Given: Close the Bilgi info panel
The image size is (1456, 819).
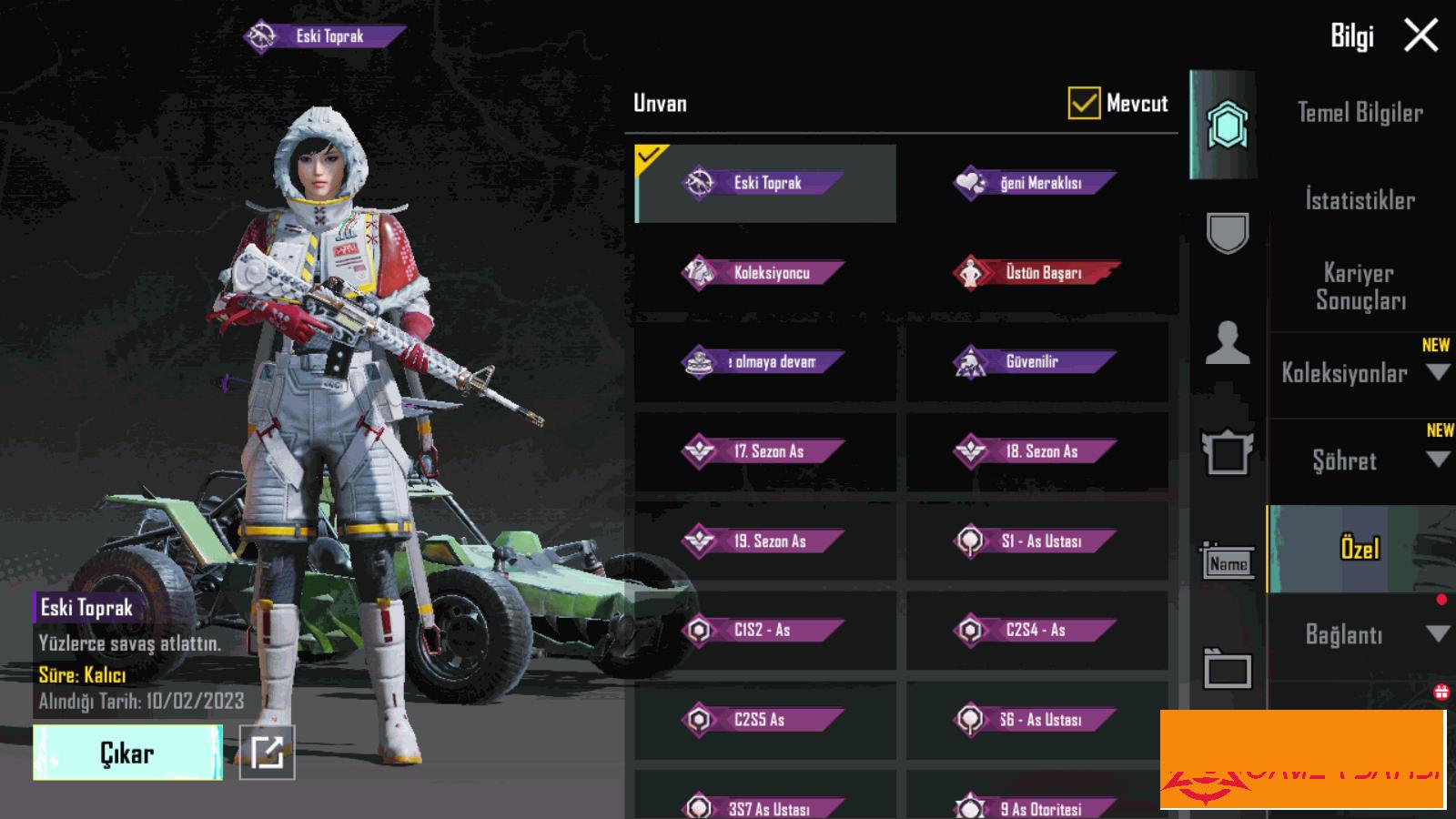Looking at the screenshot, I should [1421, 36].
